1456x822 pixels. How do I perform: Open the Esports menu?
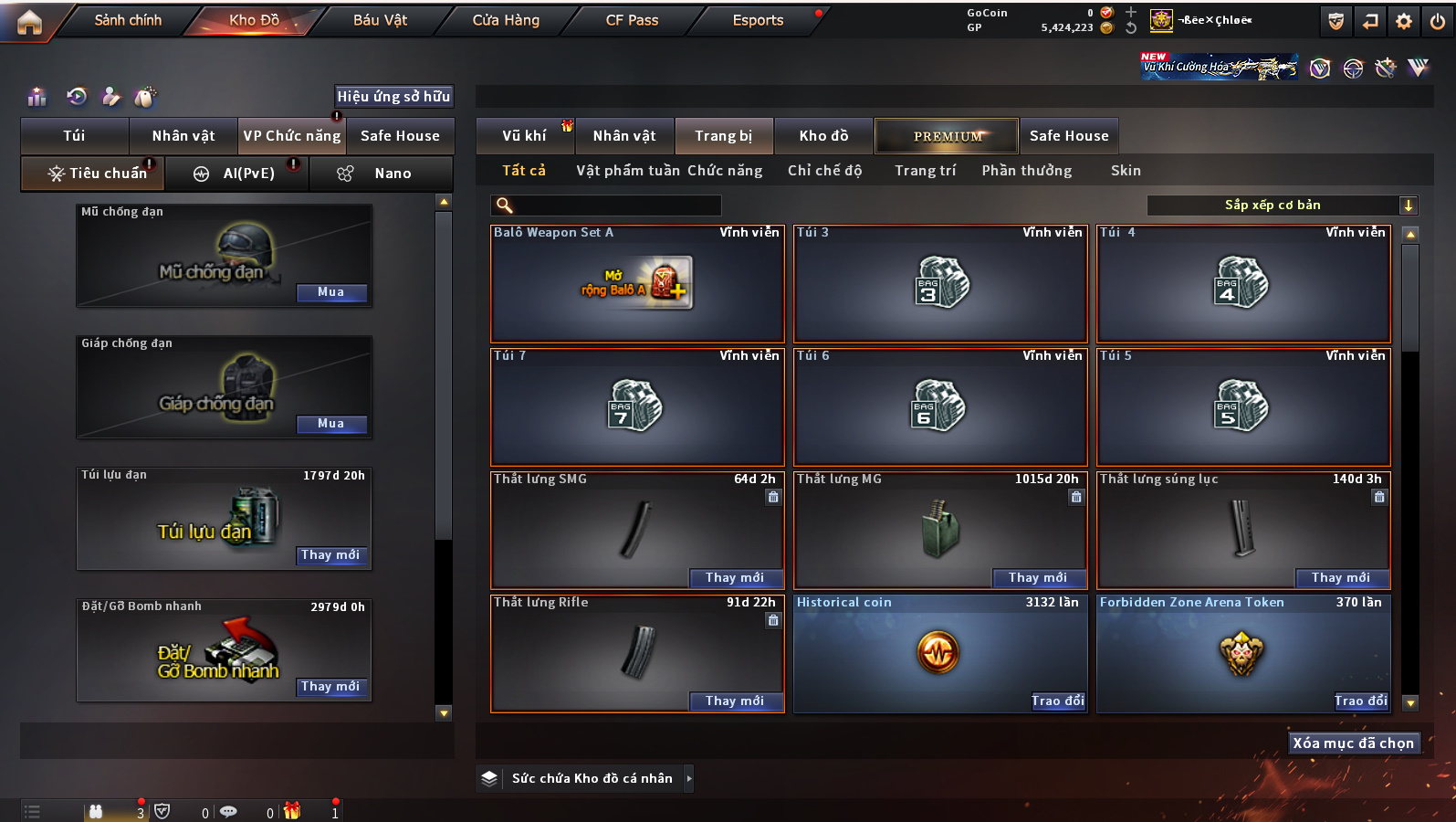(758, 20)
